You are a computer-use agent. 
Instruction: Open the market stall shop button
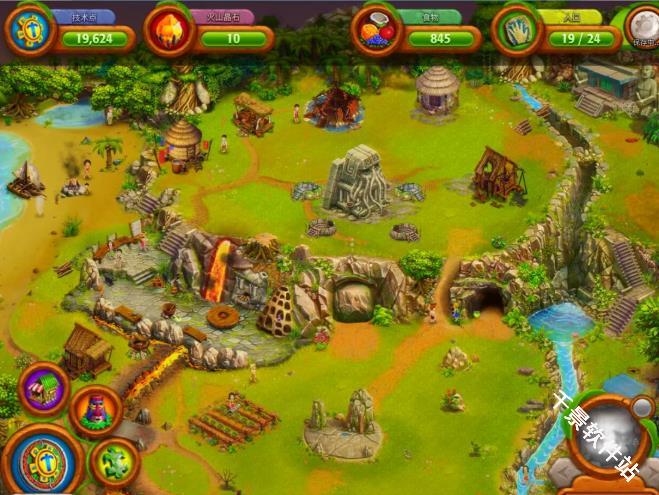pyautogui.click(x=43, y=388)
